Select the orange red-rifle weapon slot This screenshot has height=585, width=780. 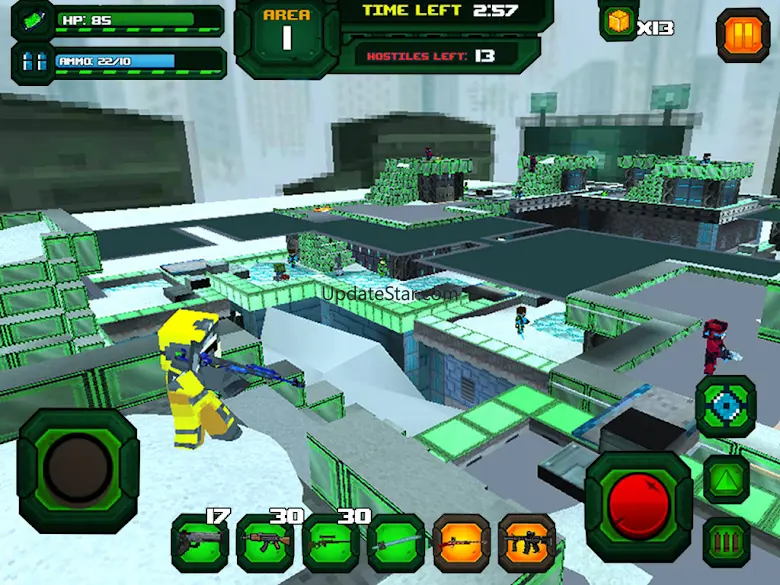(x=461, y=544)
